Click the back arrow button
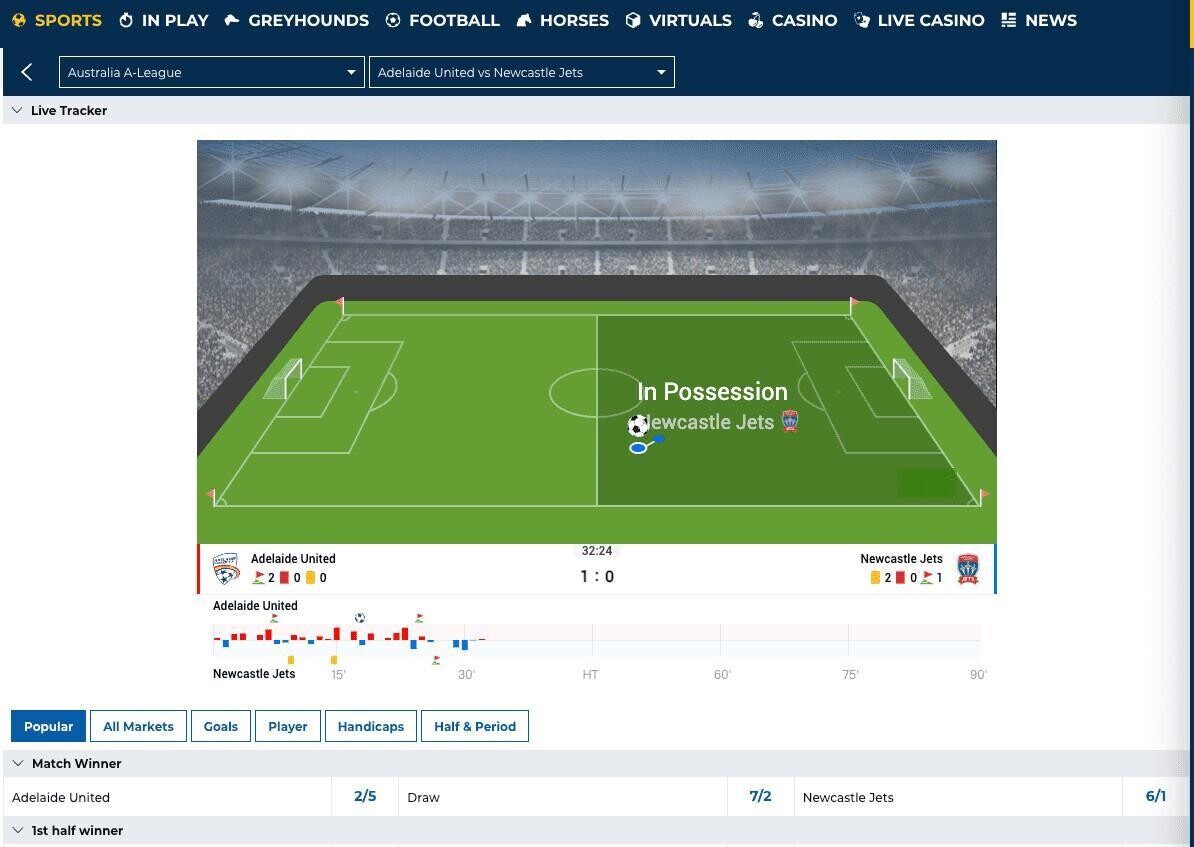The image size is (1194, 847). point(27,72)
